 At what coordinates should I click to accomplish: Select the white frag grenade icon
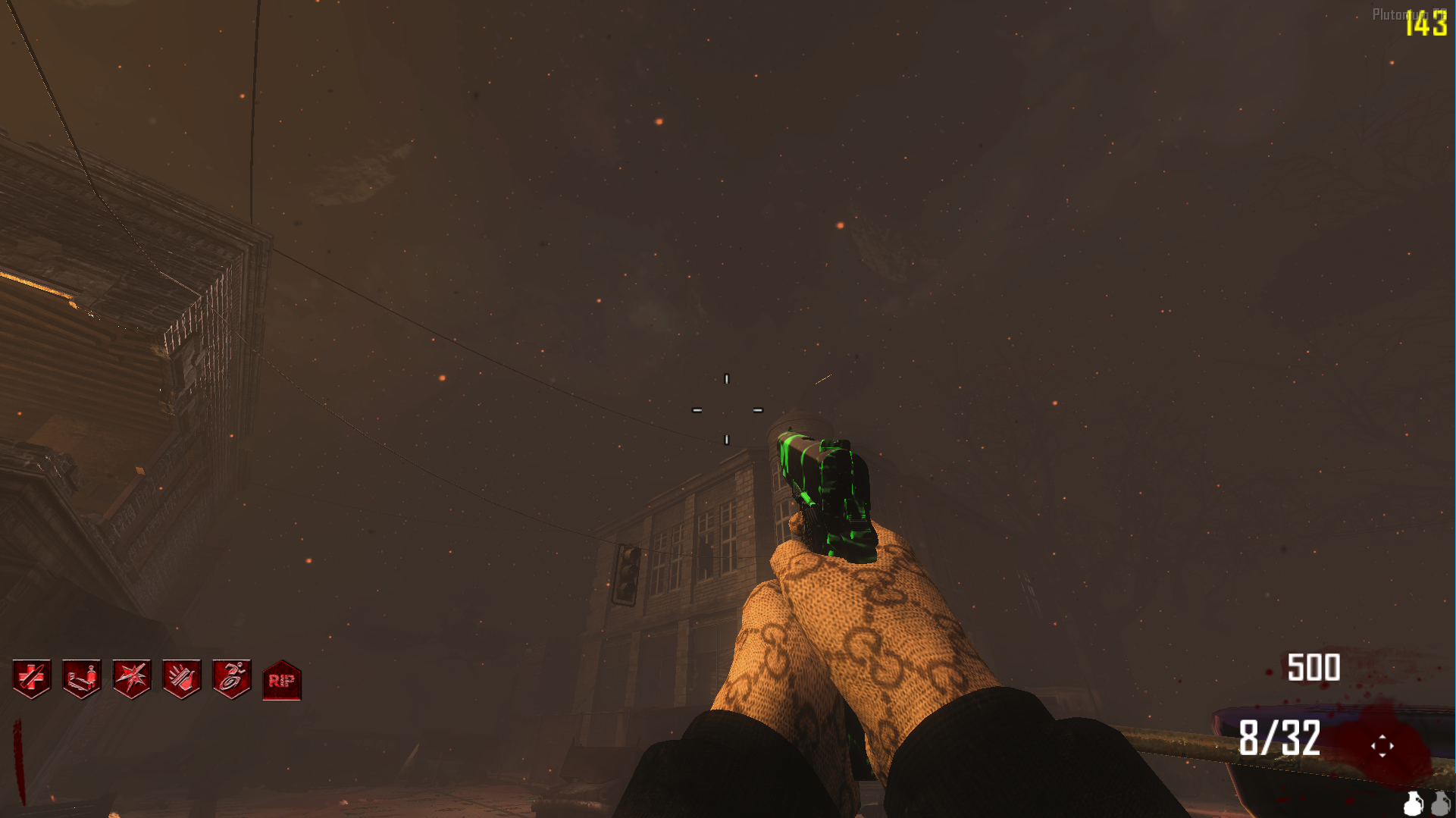[1414, 804]
